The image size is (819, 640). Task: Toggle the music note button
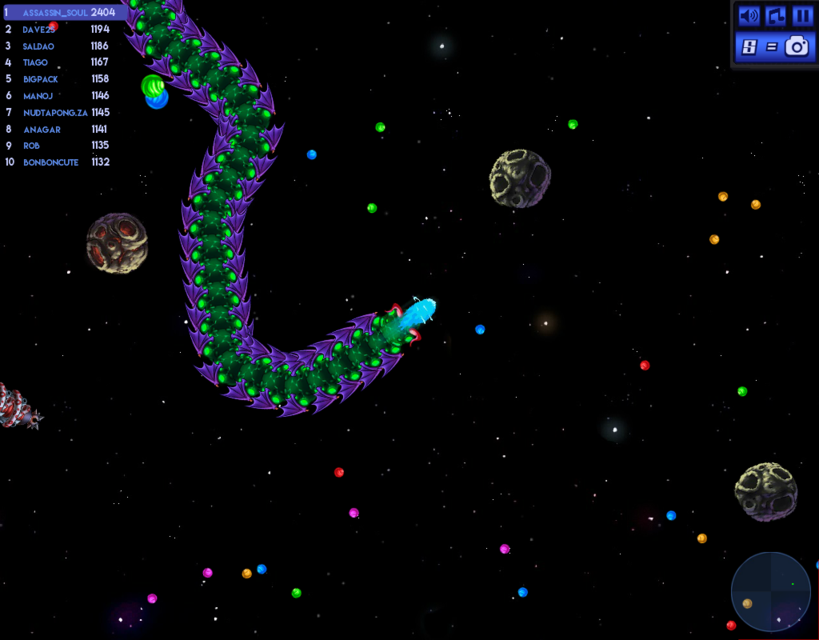point(775,16)
